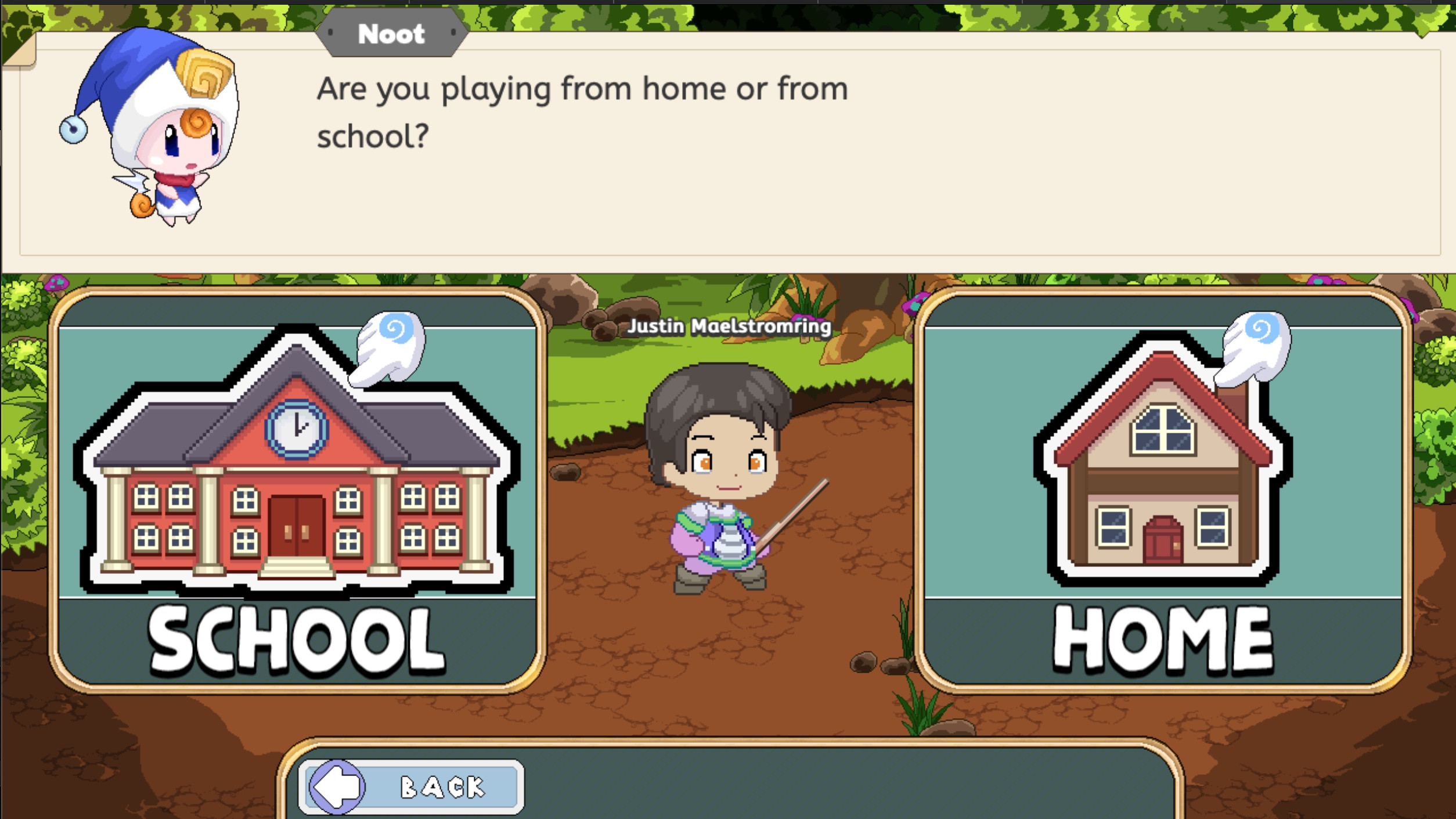The height and width of the screenshot is (819, 1456).
Task: Select the Justin Maelstromring name label
Action: 729,326
